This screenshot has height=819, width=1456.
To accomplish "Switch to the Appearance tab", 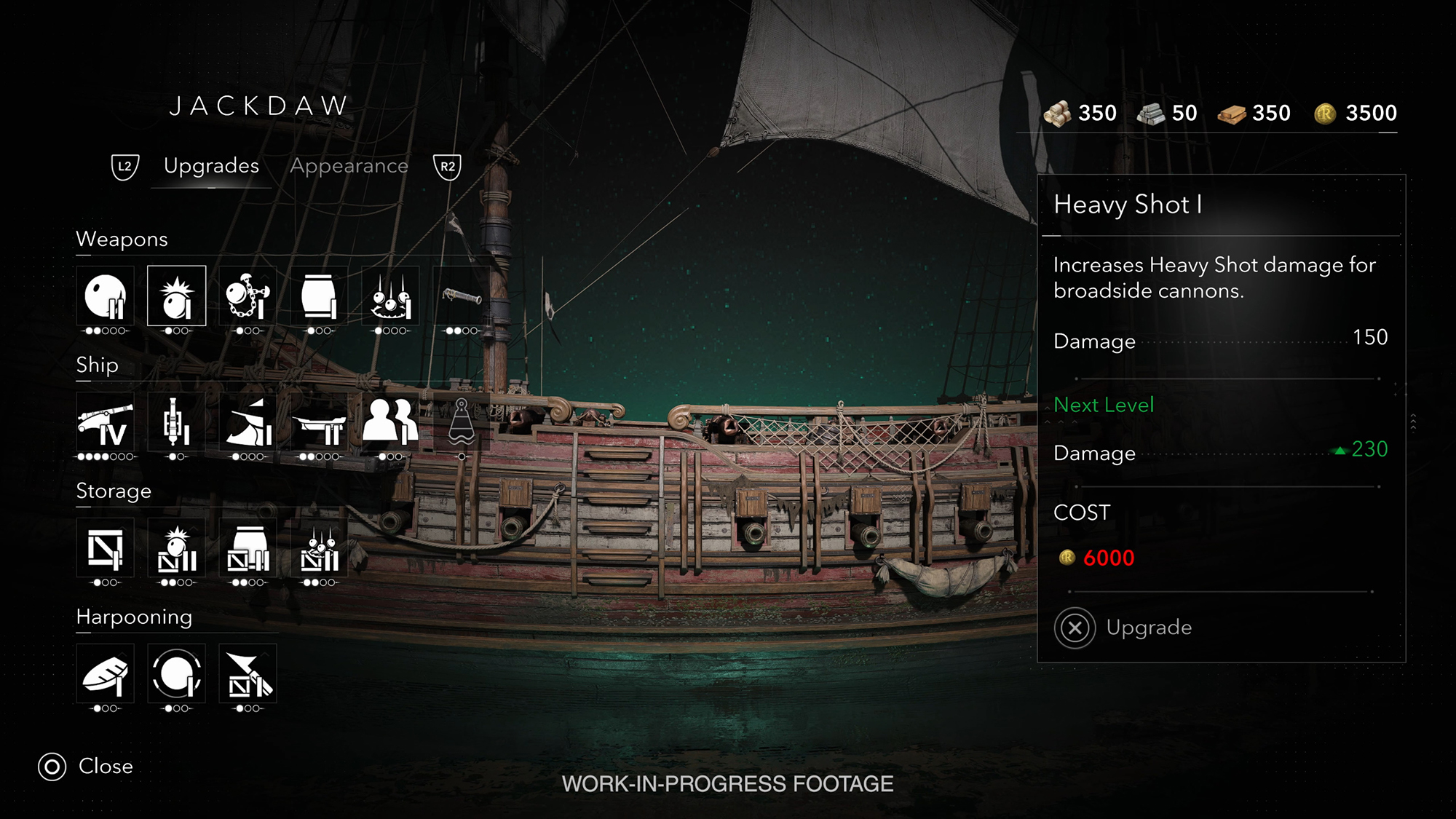I will click(x=349, y=166).
